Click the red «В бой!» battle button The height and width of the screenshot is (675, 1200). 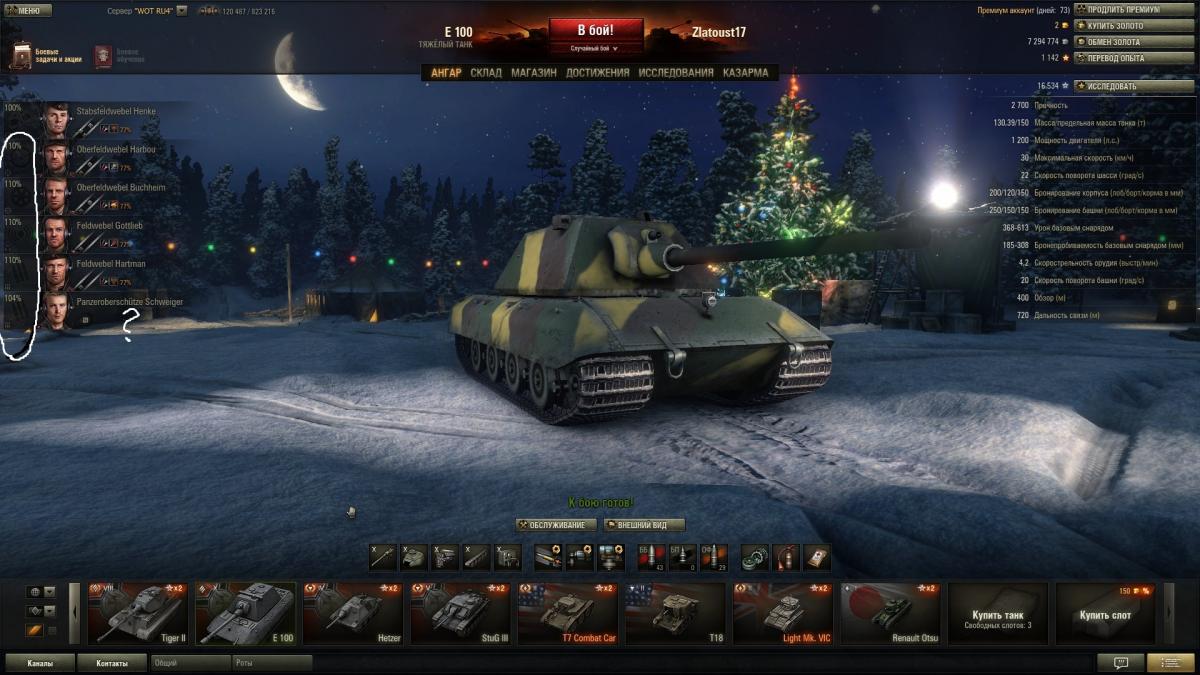pos(595,30)
